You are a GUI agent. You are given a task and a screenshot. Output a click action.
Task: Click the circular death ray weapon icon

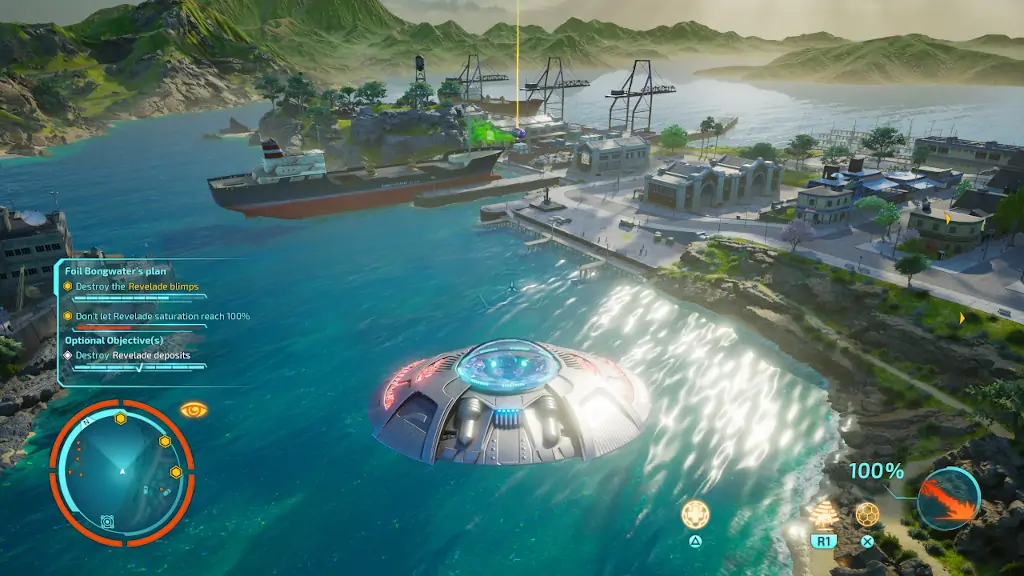[948, 497]
